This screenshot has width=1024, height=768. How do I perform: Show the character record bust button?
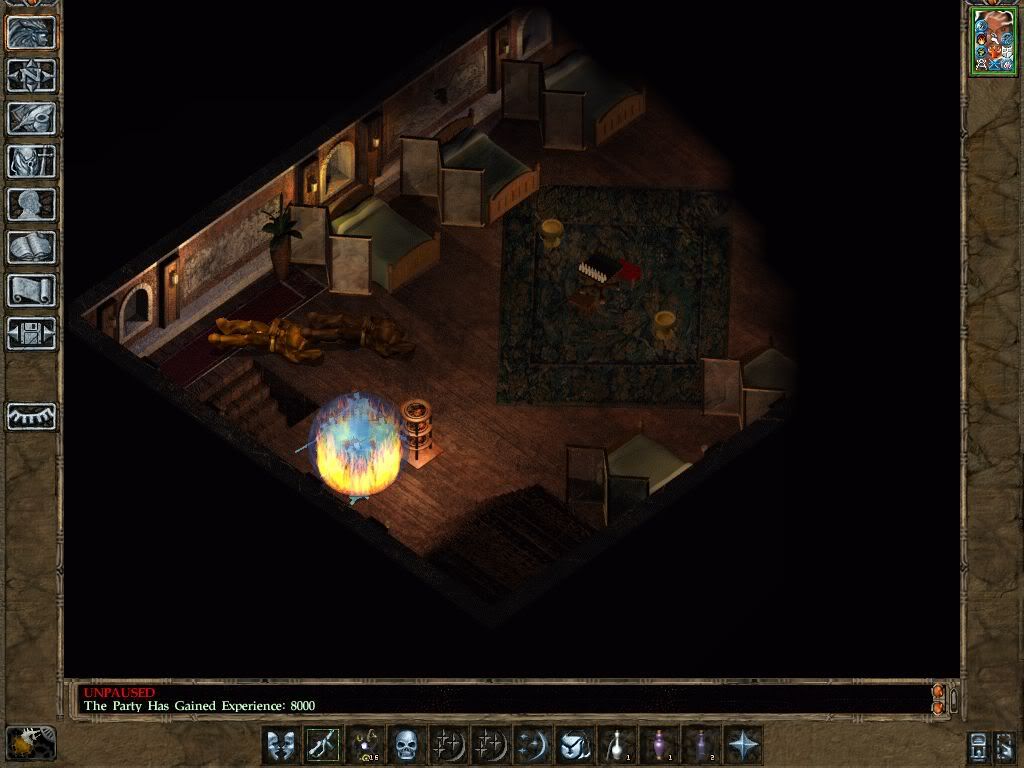click(32, 204)
